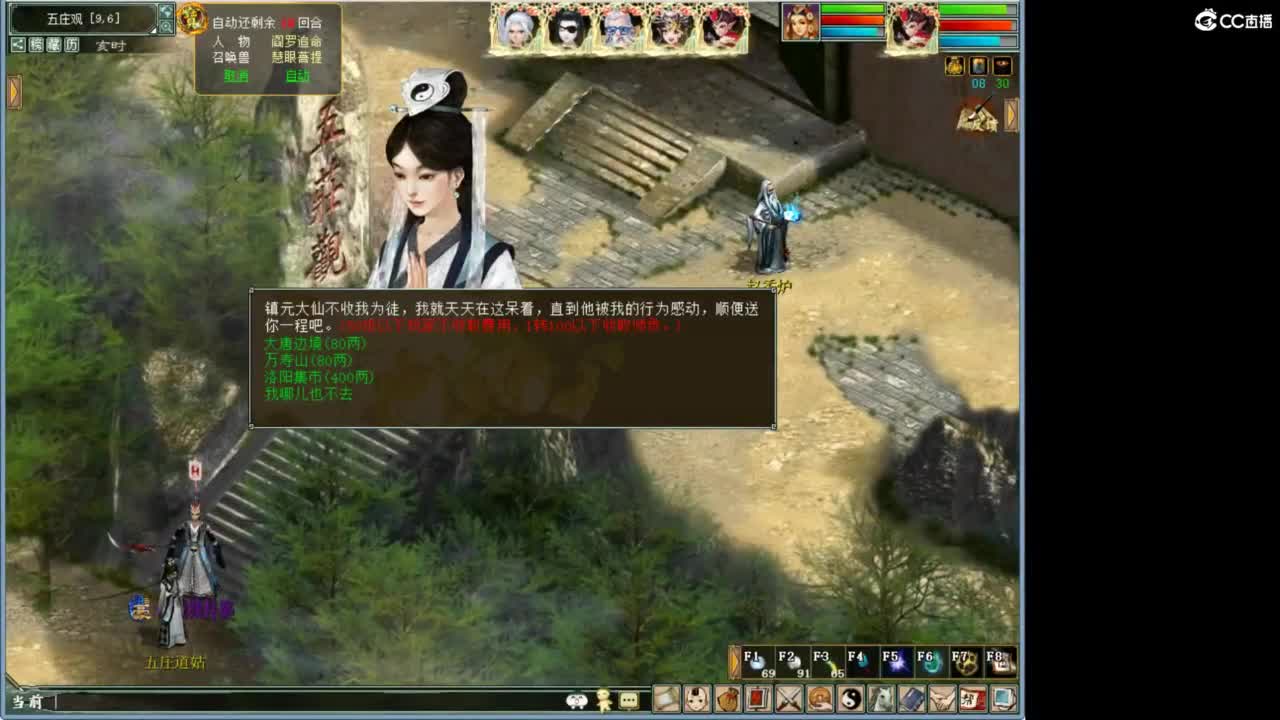Click the minimap zoom magnifier
The height and width of the screenshot is (720, 1280).
tap(167, 27)
